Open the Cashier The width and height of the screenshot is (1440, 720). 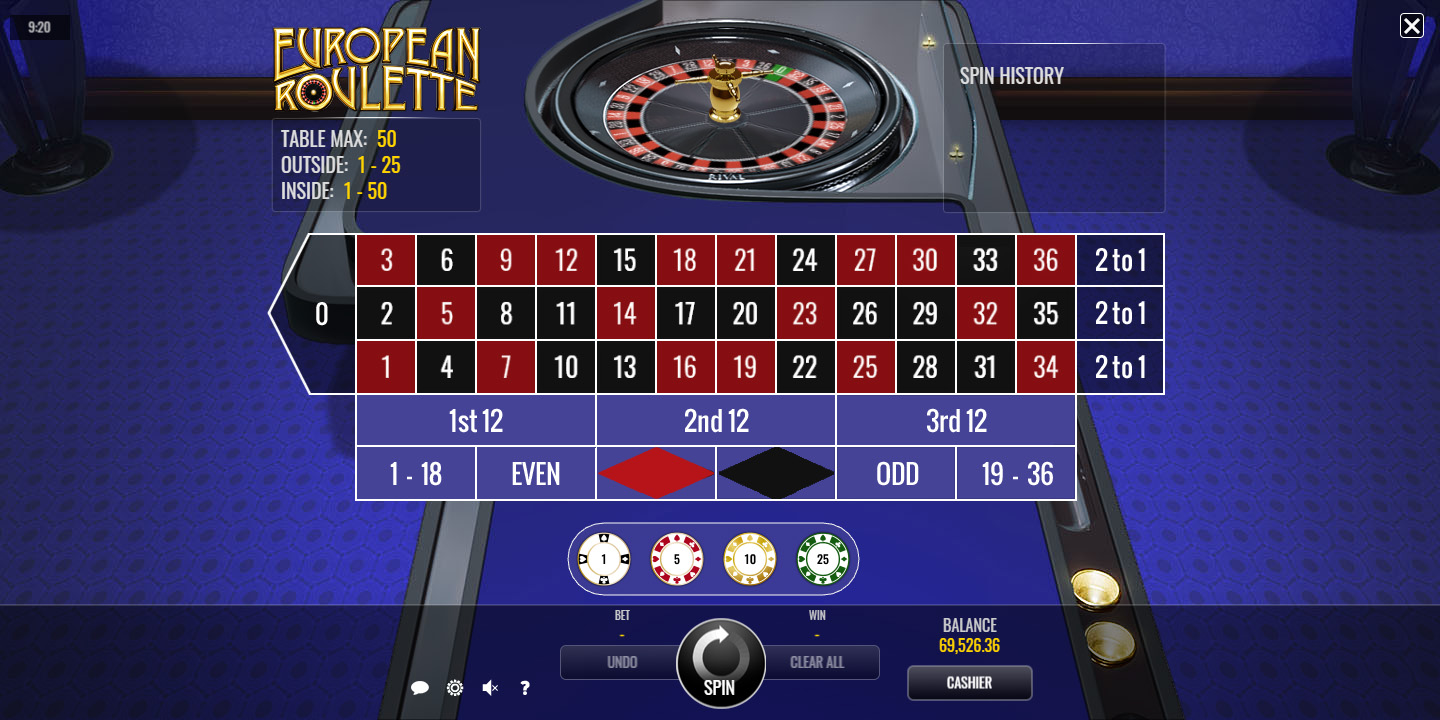click(x=969, y=683)
